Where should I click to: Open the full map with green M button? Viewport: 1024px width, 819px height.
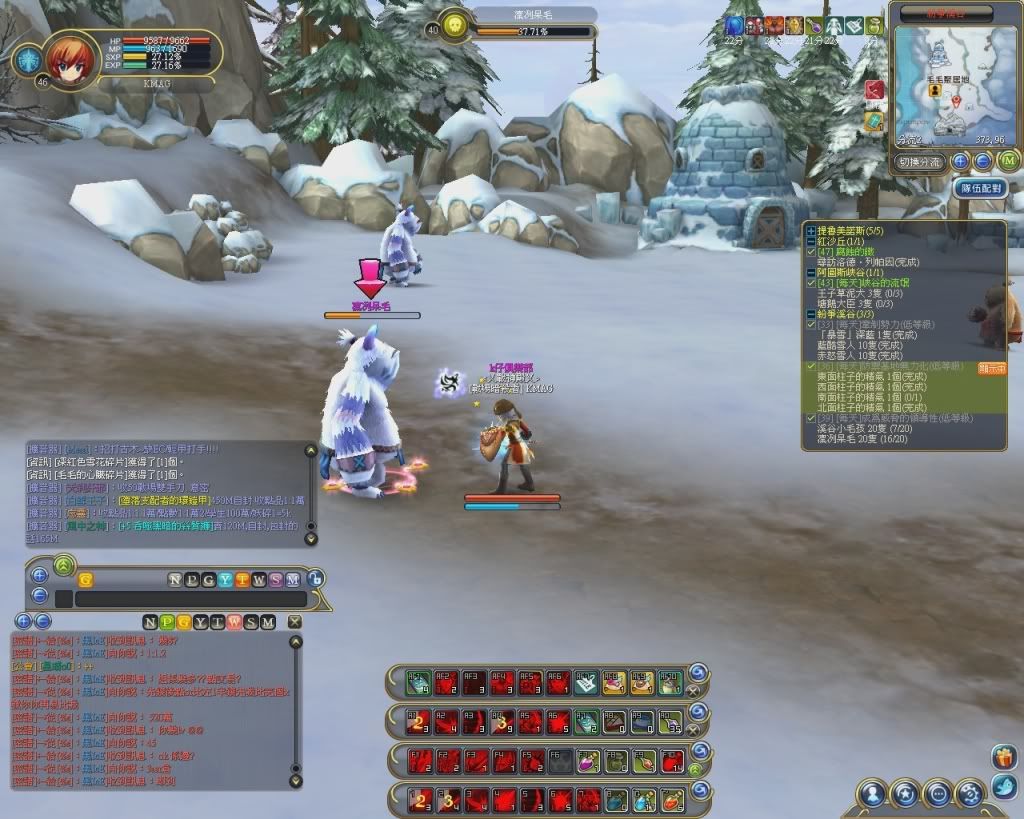click(1008, 161)
